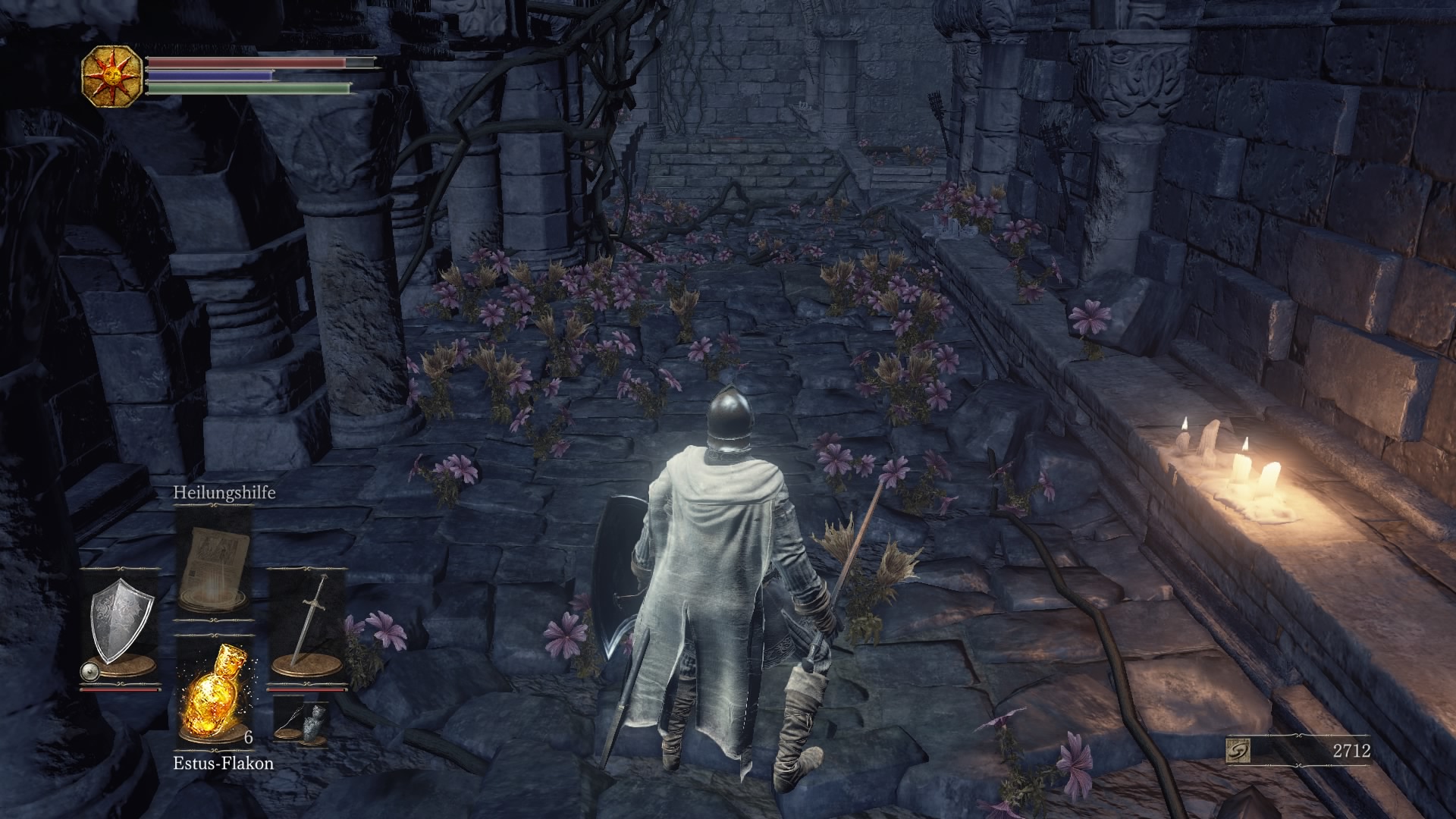The height and width of the screenshot is (819, 1456).
Task: Click the sun covenant emblem icon
Action: (112, 74)
